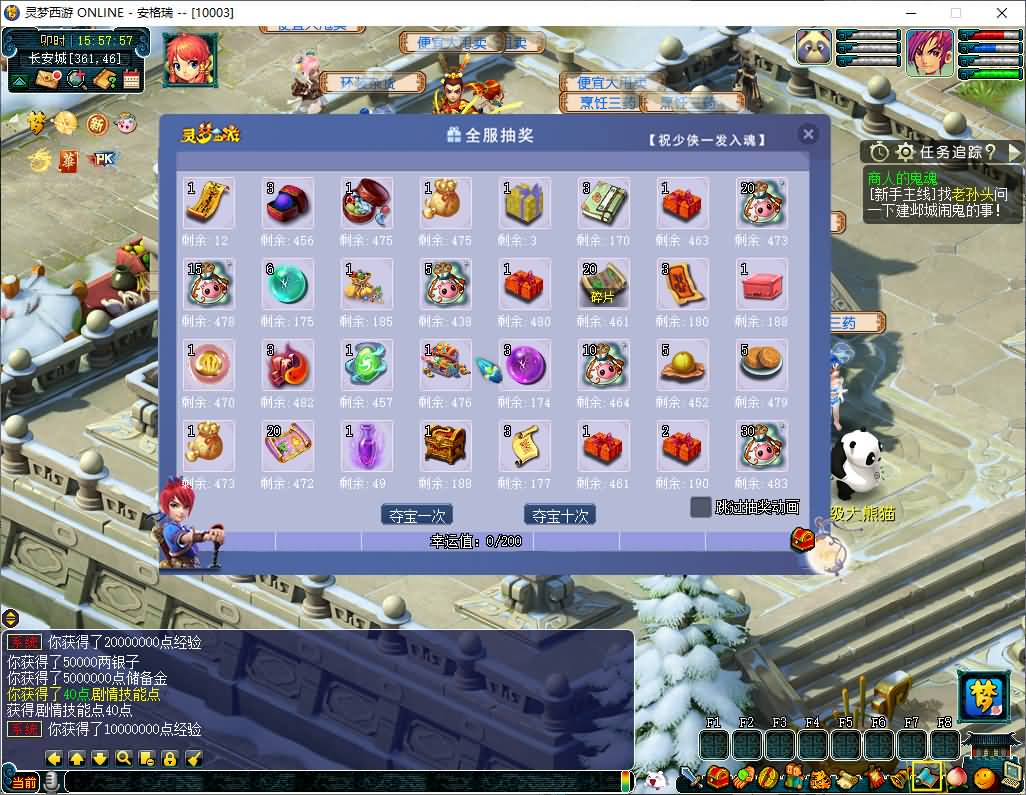Viewport: 1026px width, 795px height.
Task: Choose the wooden treasure chest prize
Action: (446, 446)
